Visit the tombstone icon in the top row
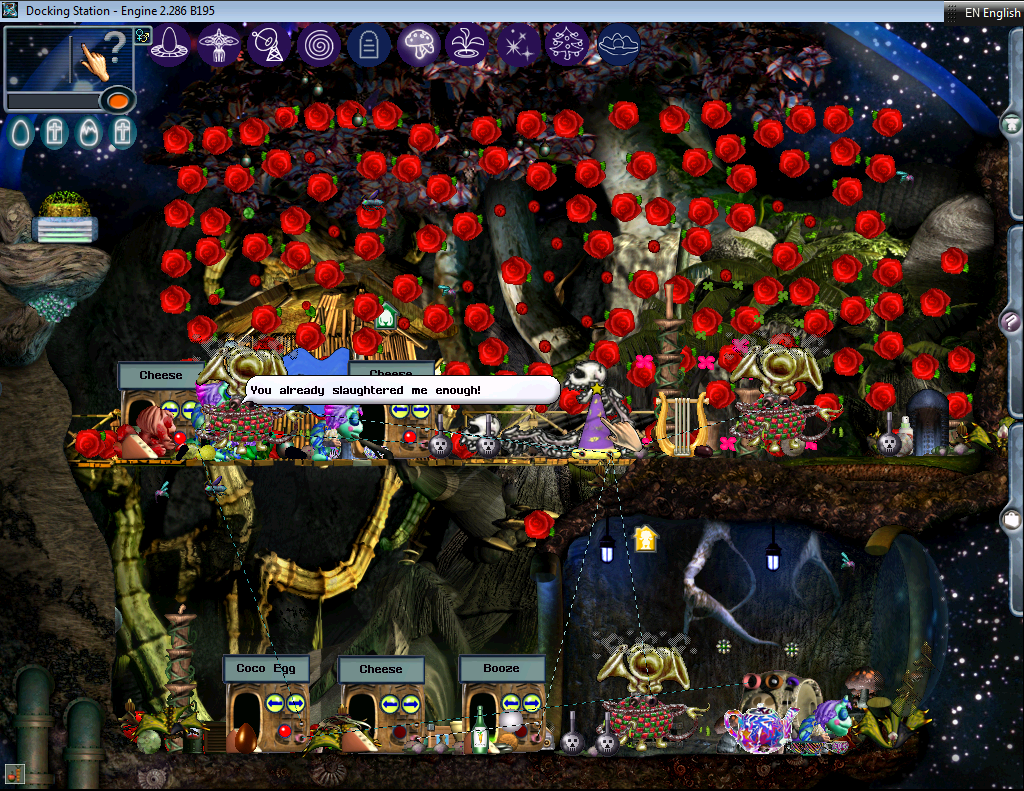1024x791 pixels. (368, 45)
